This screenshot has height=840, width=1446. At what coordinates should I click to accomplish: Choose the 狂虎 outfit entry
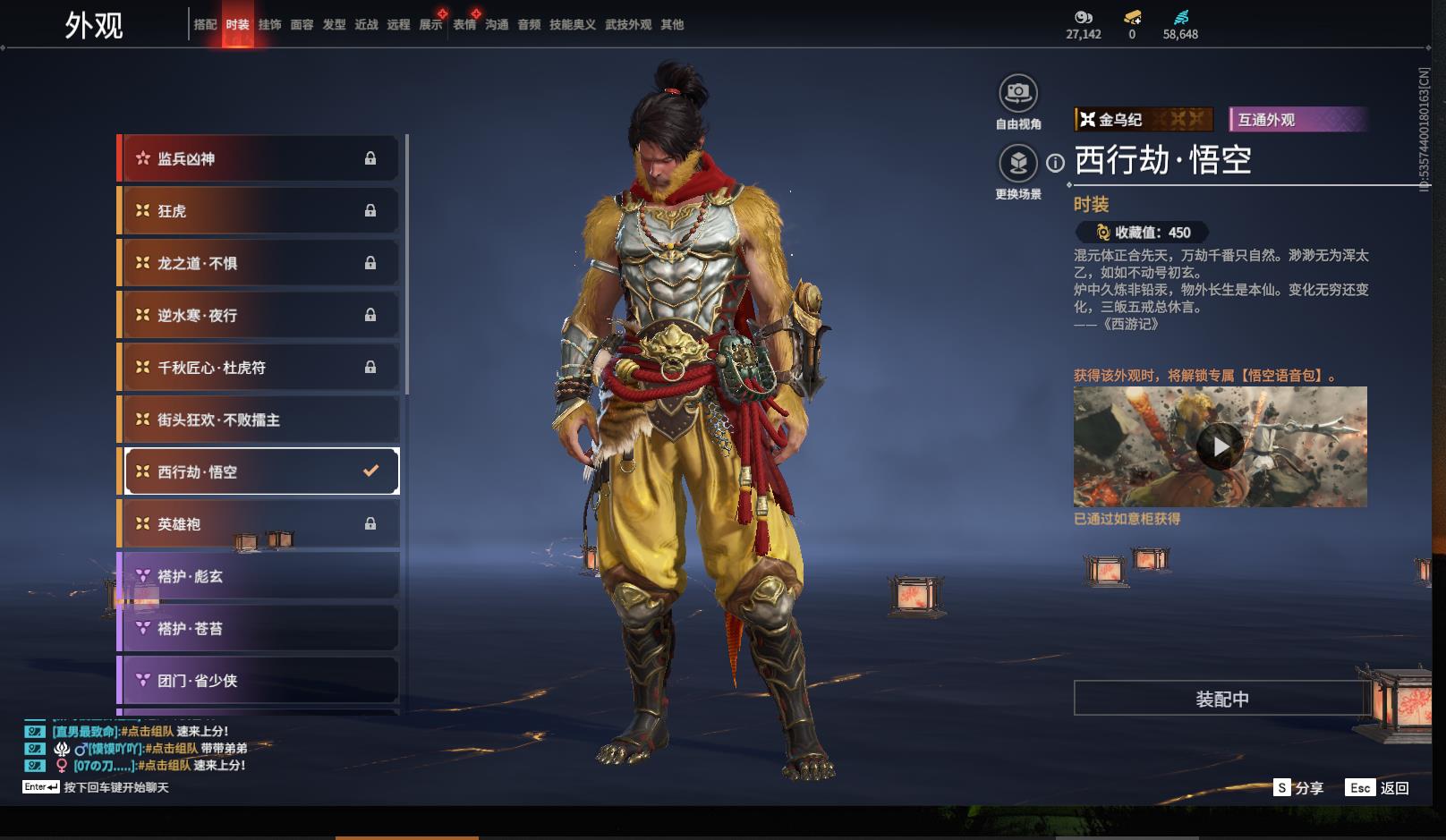coord(259,211)
